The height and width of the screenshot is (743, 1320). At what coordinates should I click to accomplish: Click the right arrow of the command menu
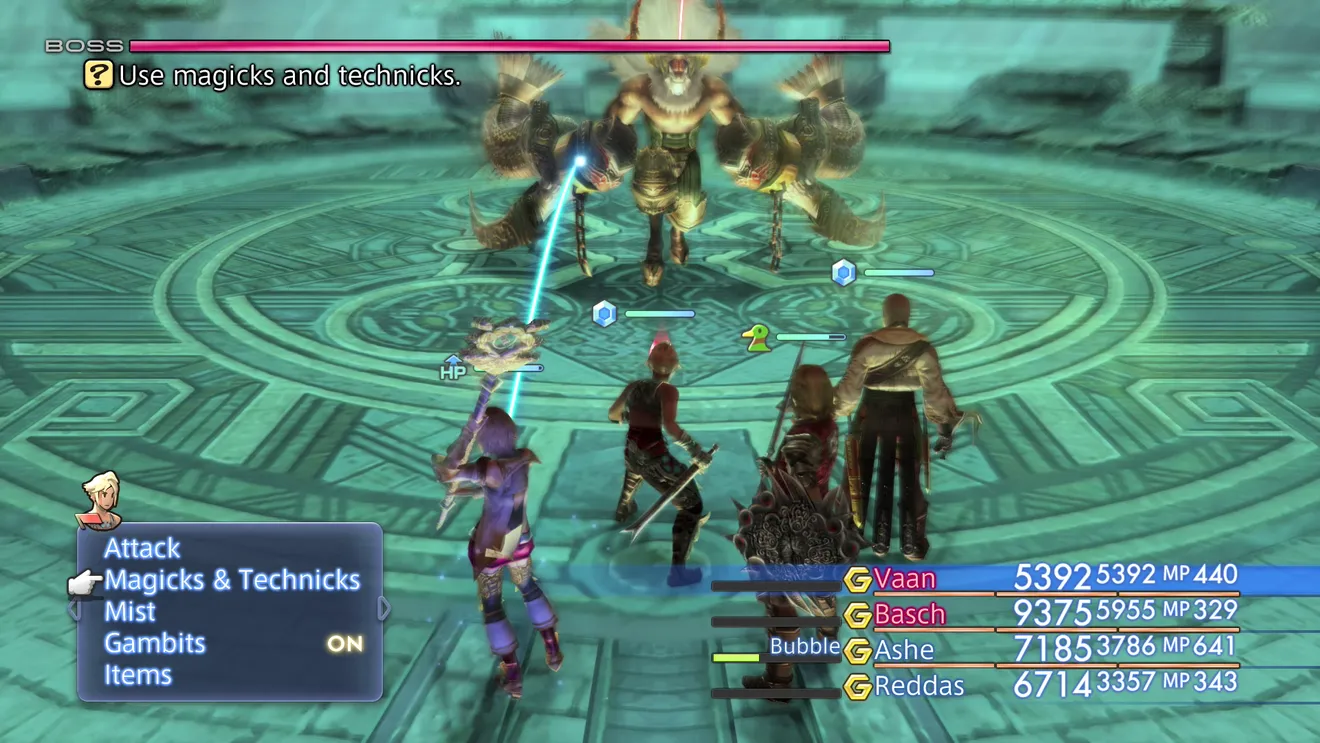(x=385, y=608)
